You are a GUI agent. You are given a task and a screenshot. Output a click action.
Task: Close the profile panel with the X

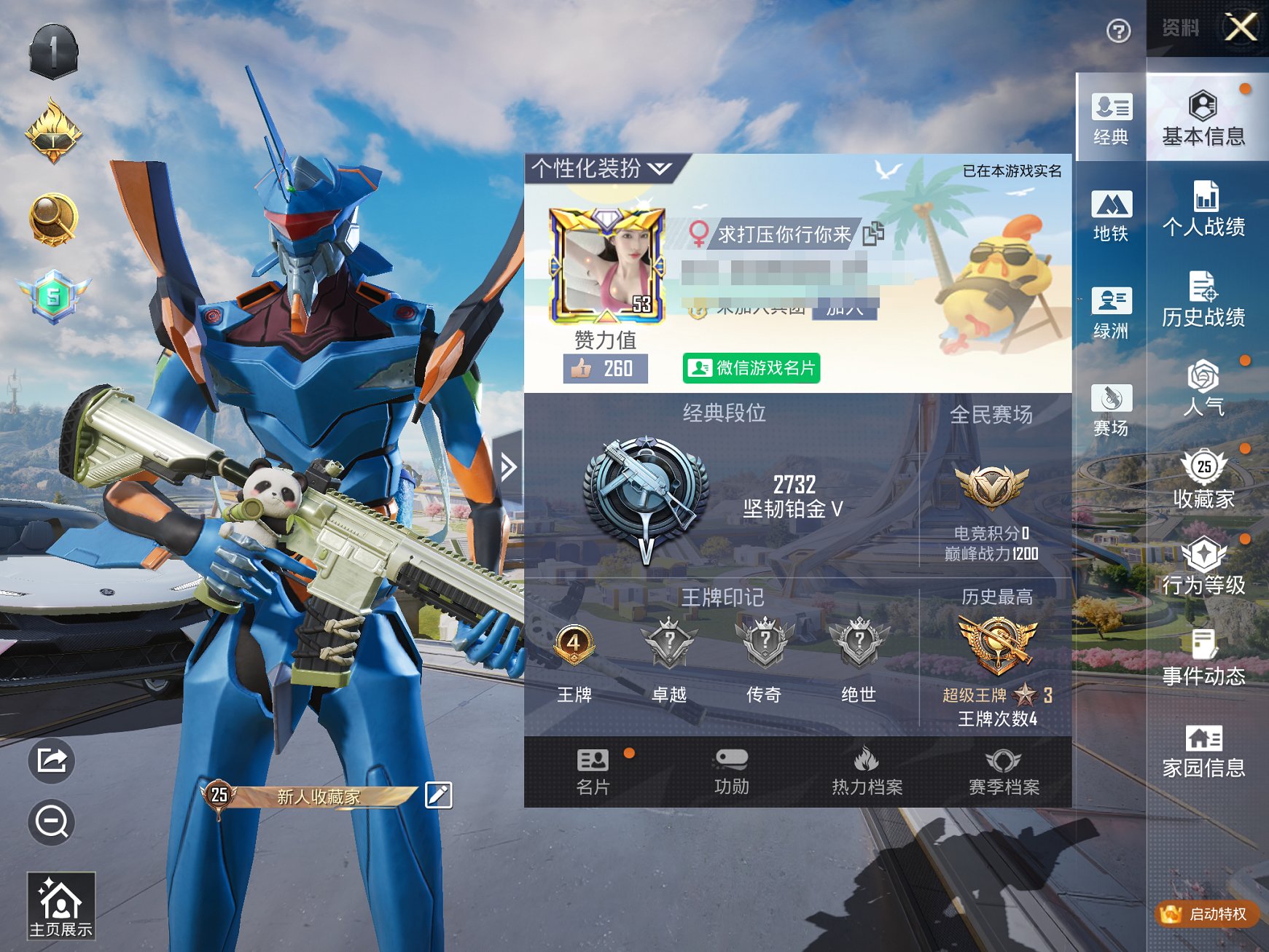(1241, 28)
